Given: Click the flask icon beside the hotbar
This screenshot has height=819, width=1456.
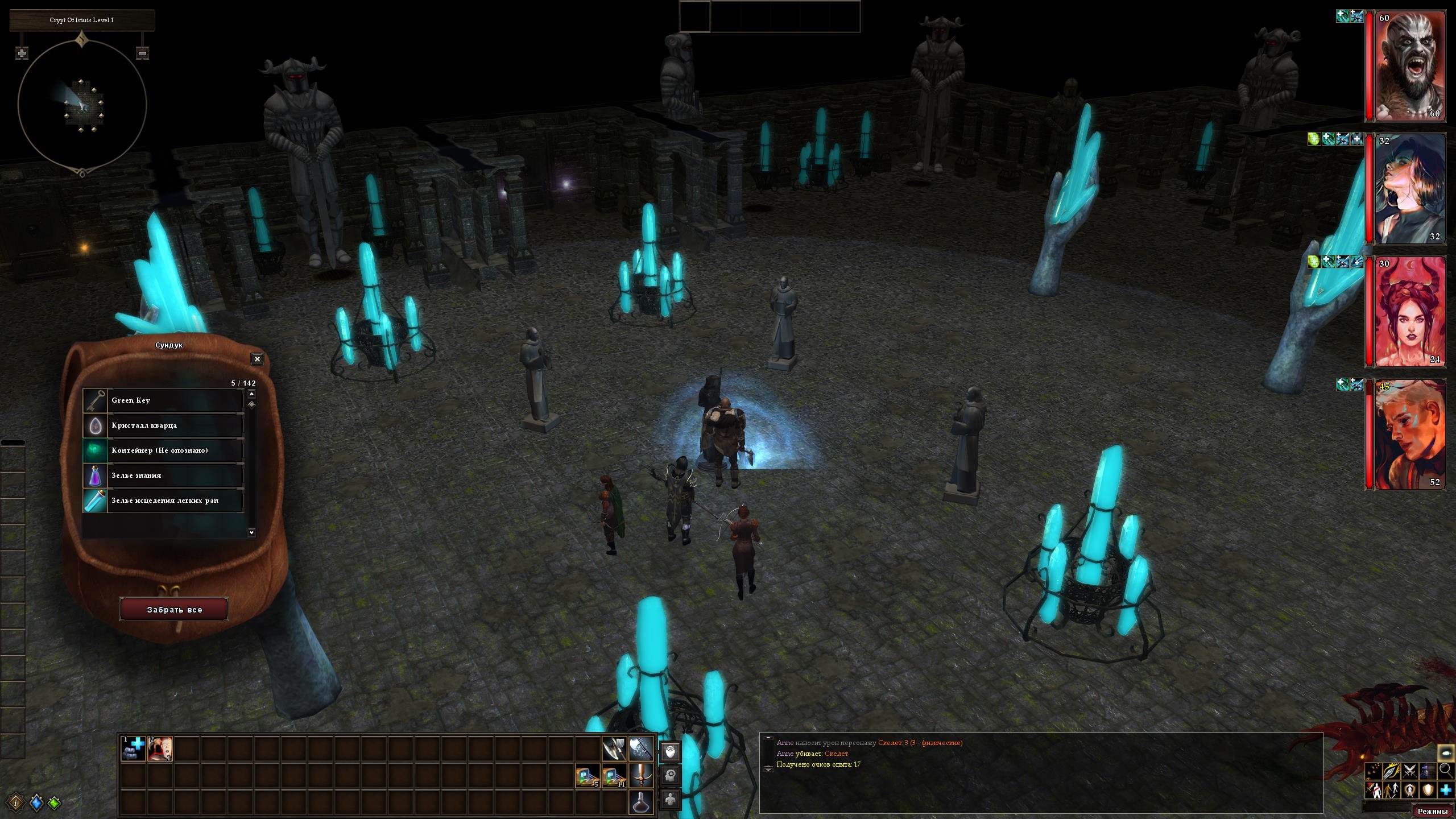Looking at the screenshot, I should 640,802.
